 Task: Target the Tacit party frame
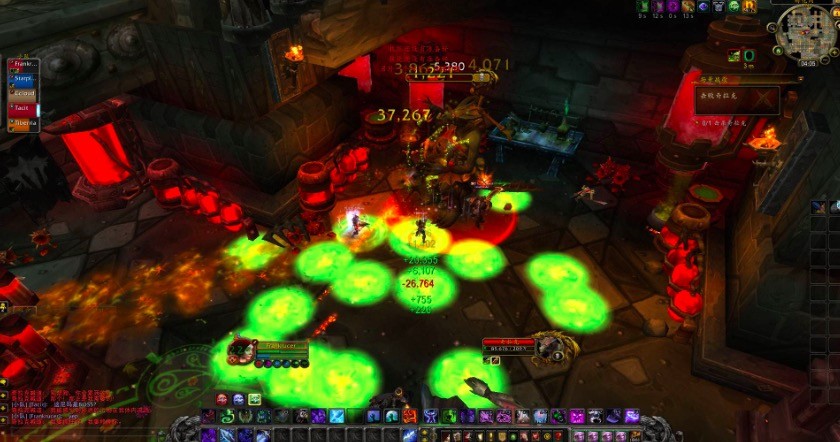click(x=24, y=107)
